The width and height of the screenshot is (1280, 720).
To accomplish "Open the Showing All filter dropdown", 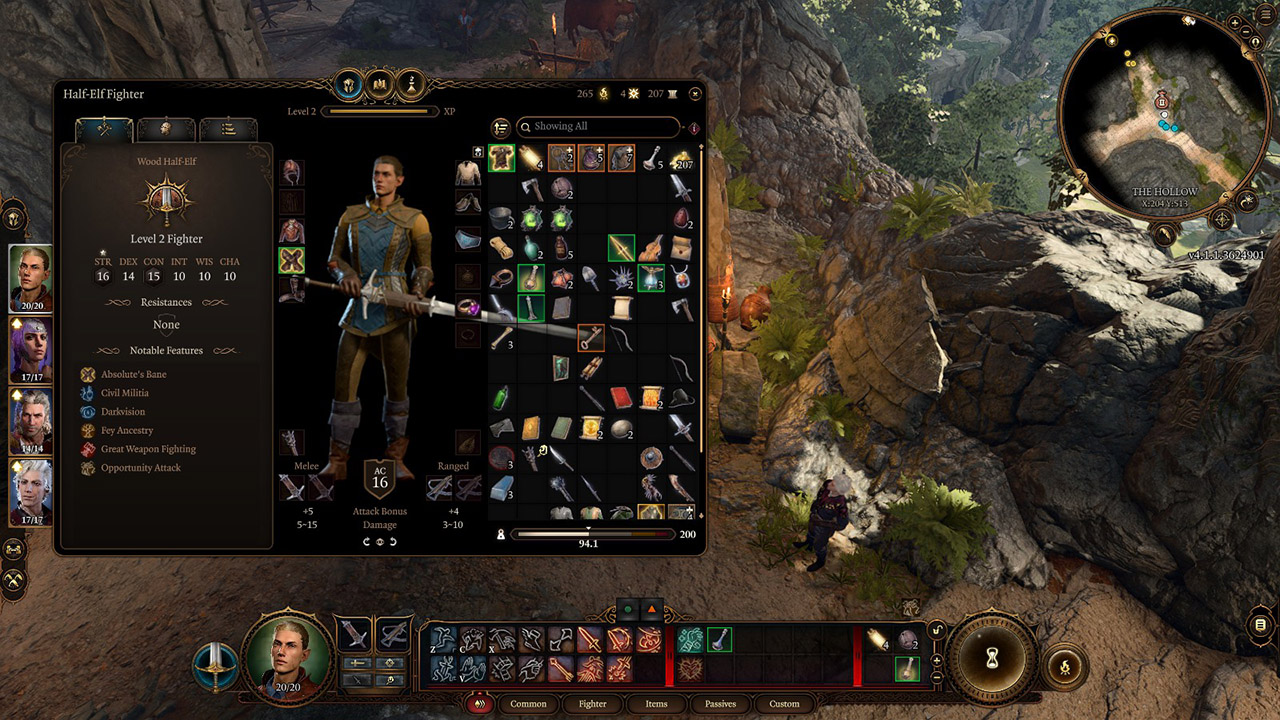I will pos(597,127).
